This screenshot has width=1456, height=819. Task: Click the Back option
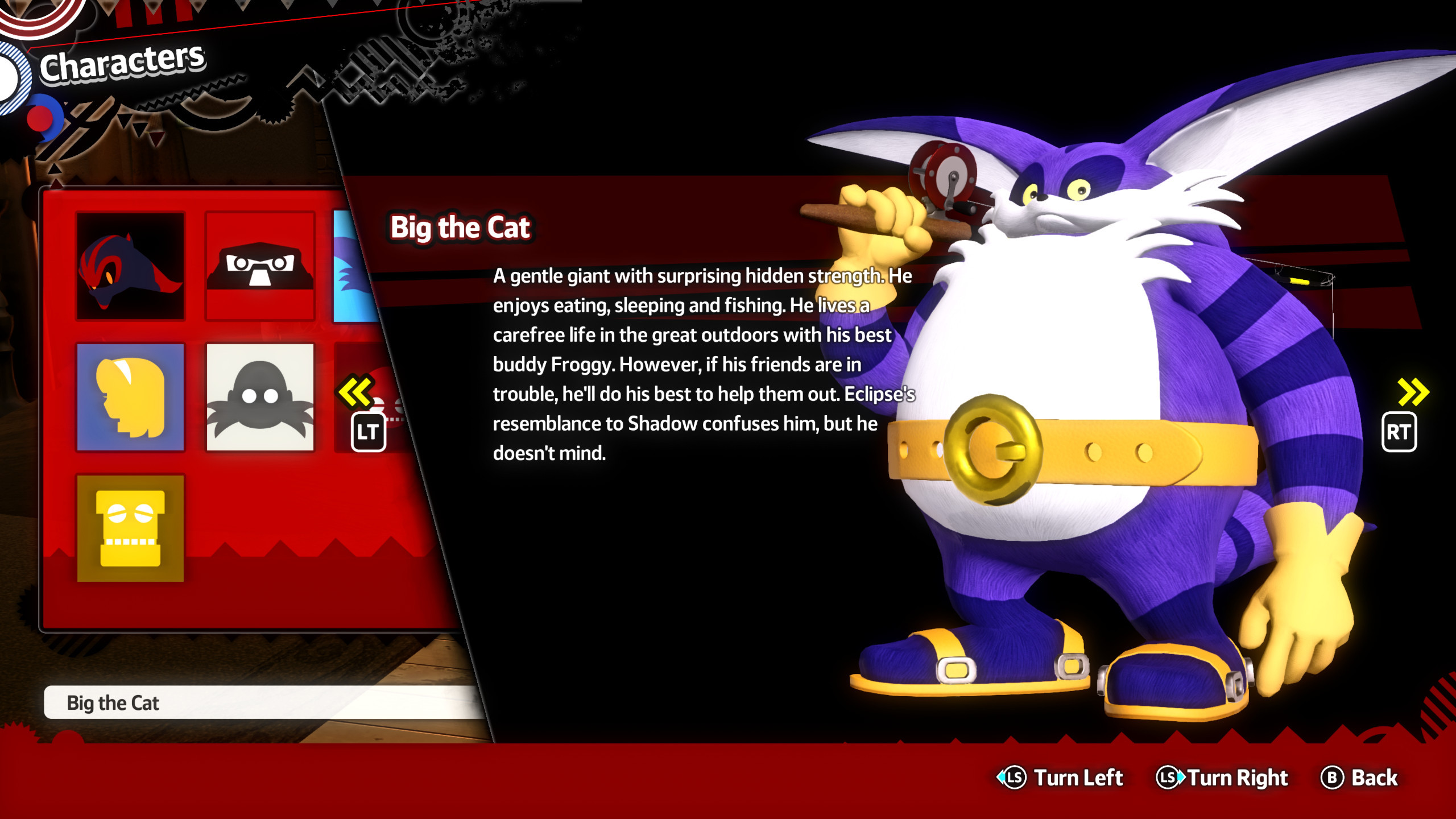tap(1359, 777)
